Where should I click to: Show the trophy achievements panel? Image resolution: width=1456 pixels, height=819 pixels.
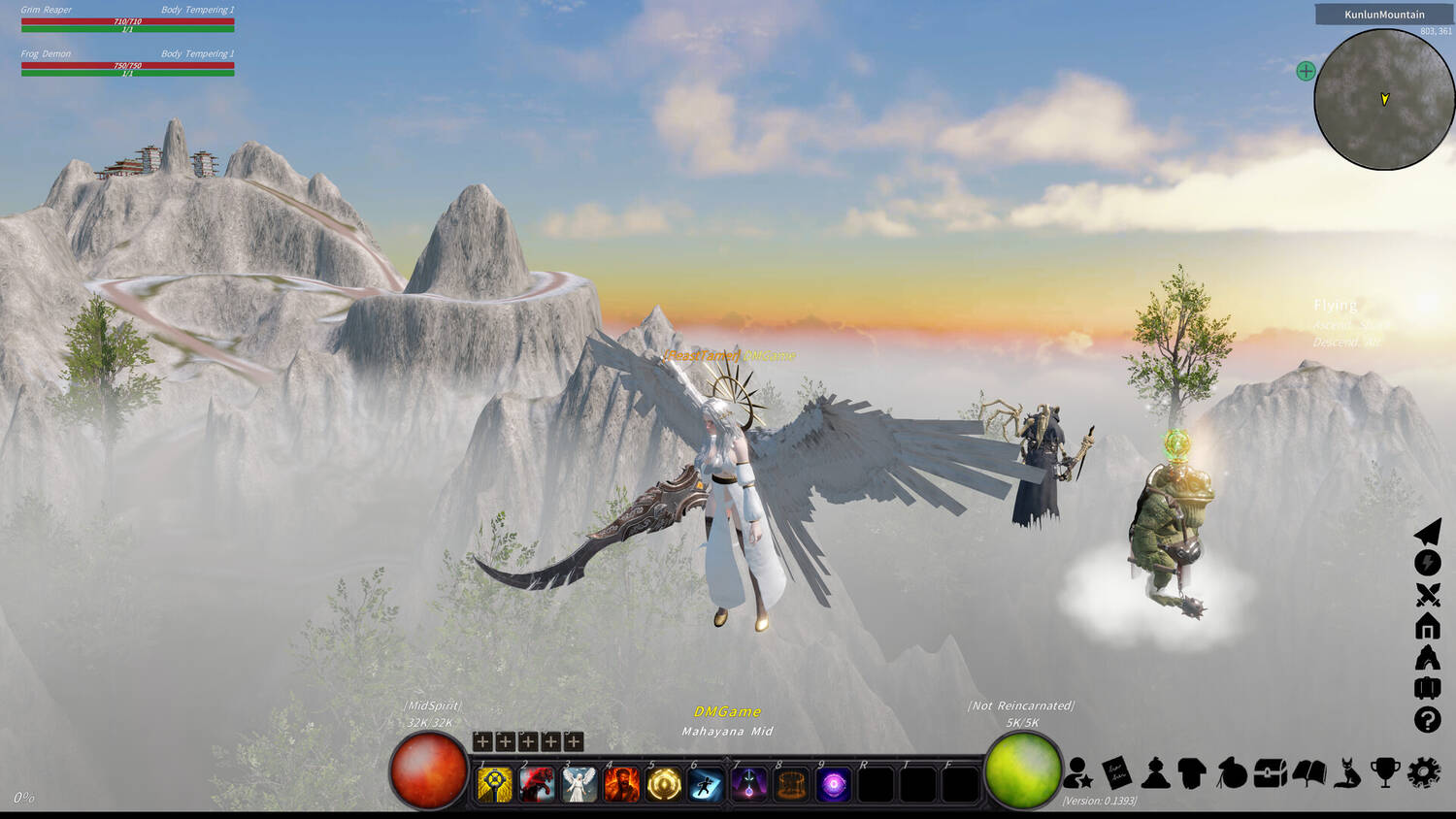[x=1385, y=773]
